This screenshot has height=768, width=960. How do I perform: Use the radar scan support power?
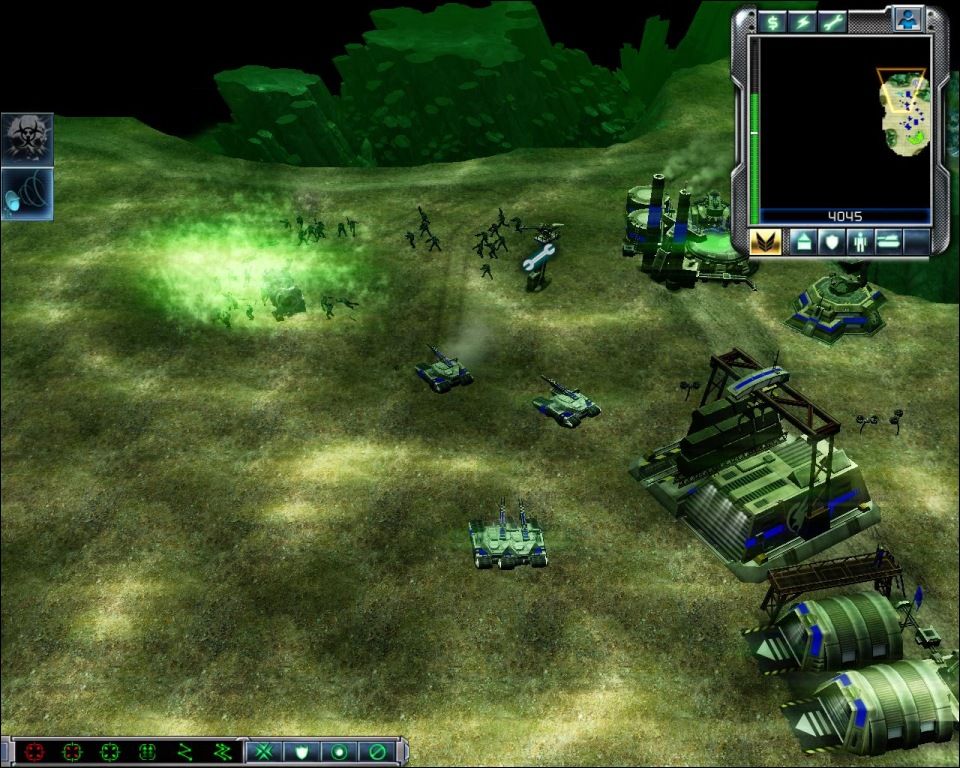pyautogui.click(x=27, y=193)
